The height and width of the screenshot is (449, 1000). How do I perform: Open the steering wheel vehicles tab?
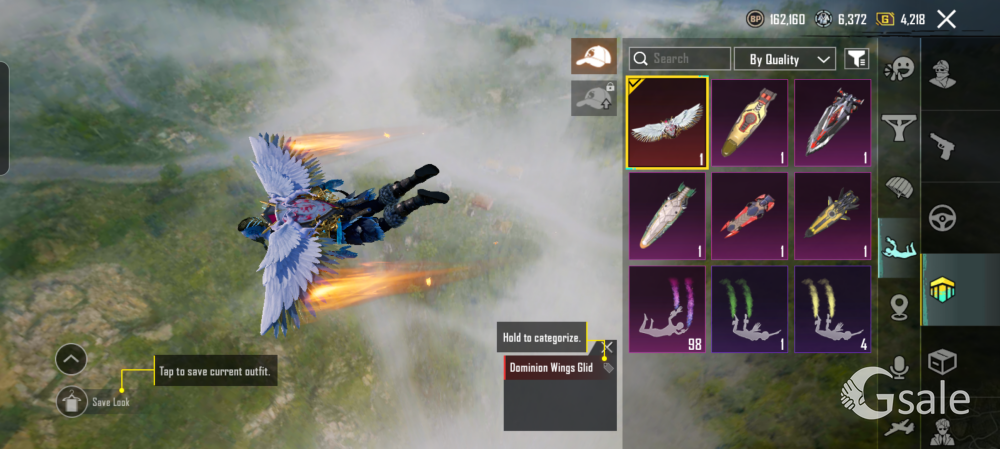tap(943, 218)
